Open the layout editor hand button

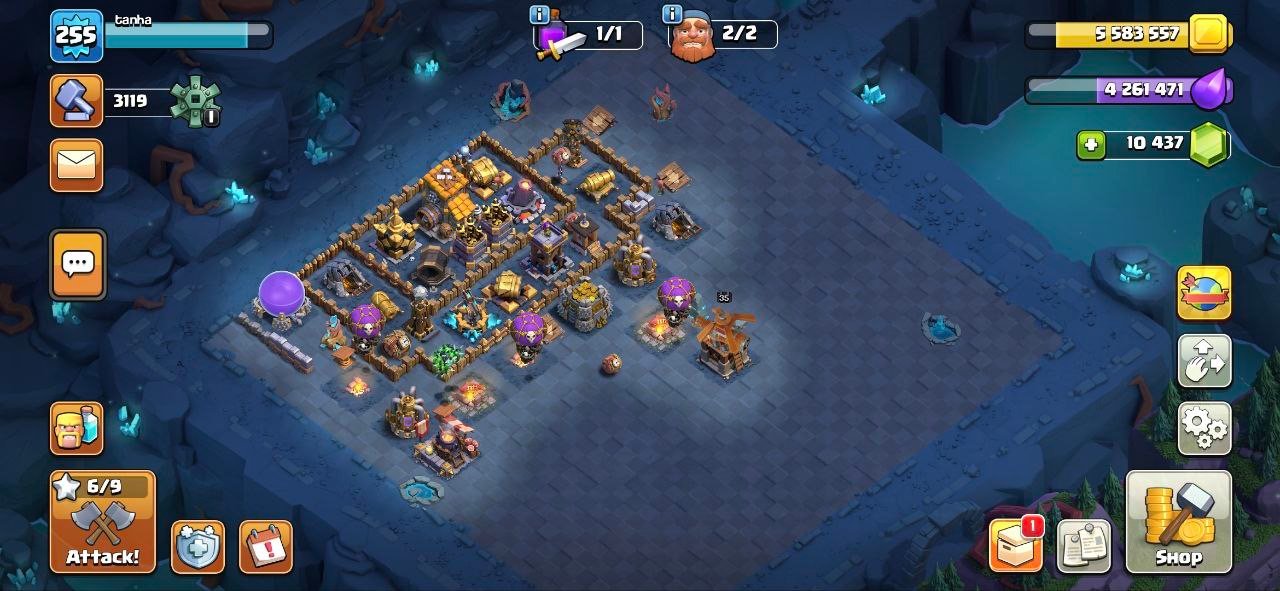1204,361
